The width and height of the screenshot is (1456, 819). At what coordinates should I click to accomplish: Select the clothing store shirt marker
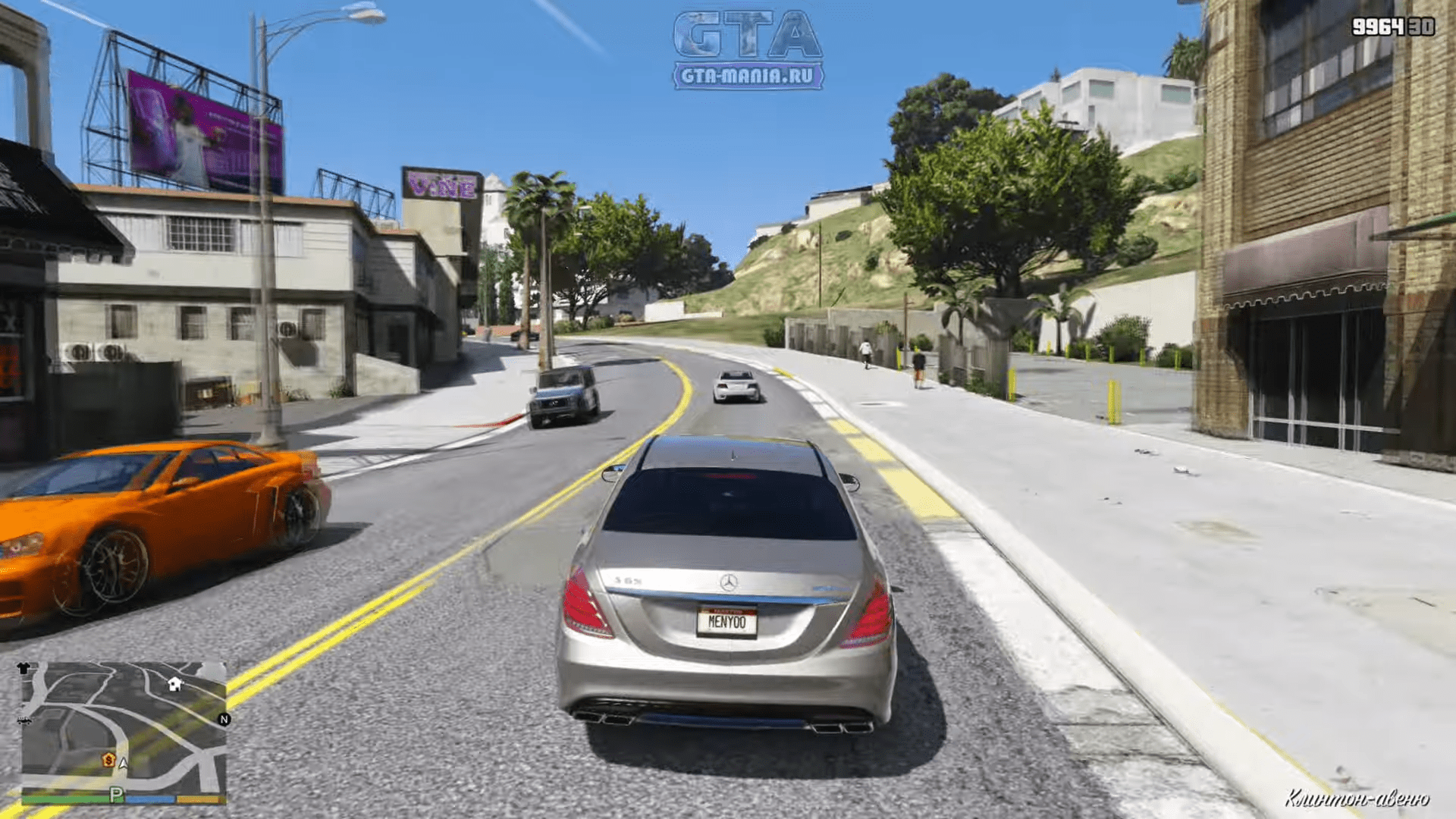coord(24,669)
